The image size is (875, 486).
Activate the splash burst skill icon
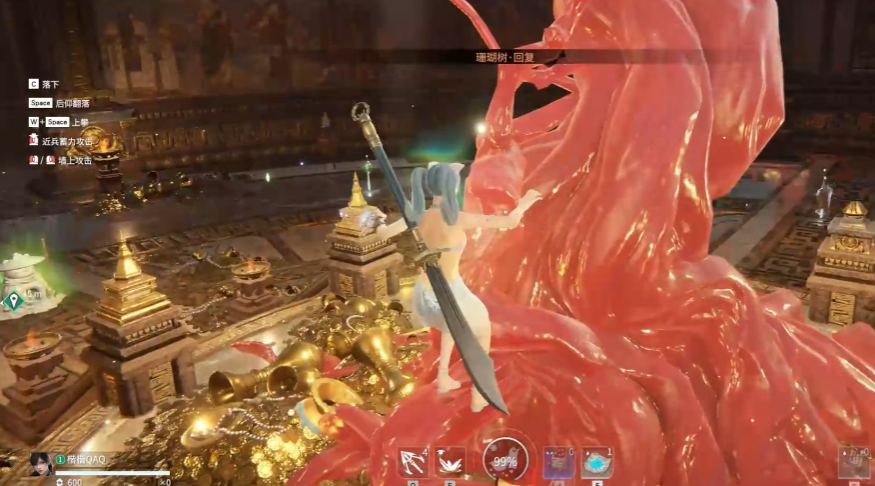pos(449,462)
